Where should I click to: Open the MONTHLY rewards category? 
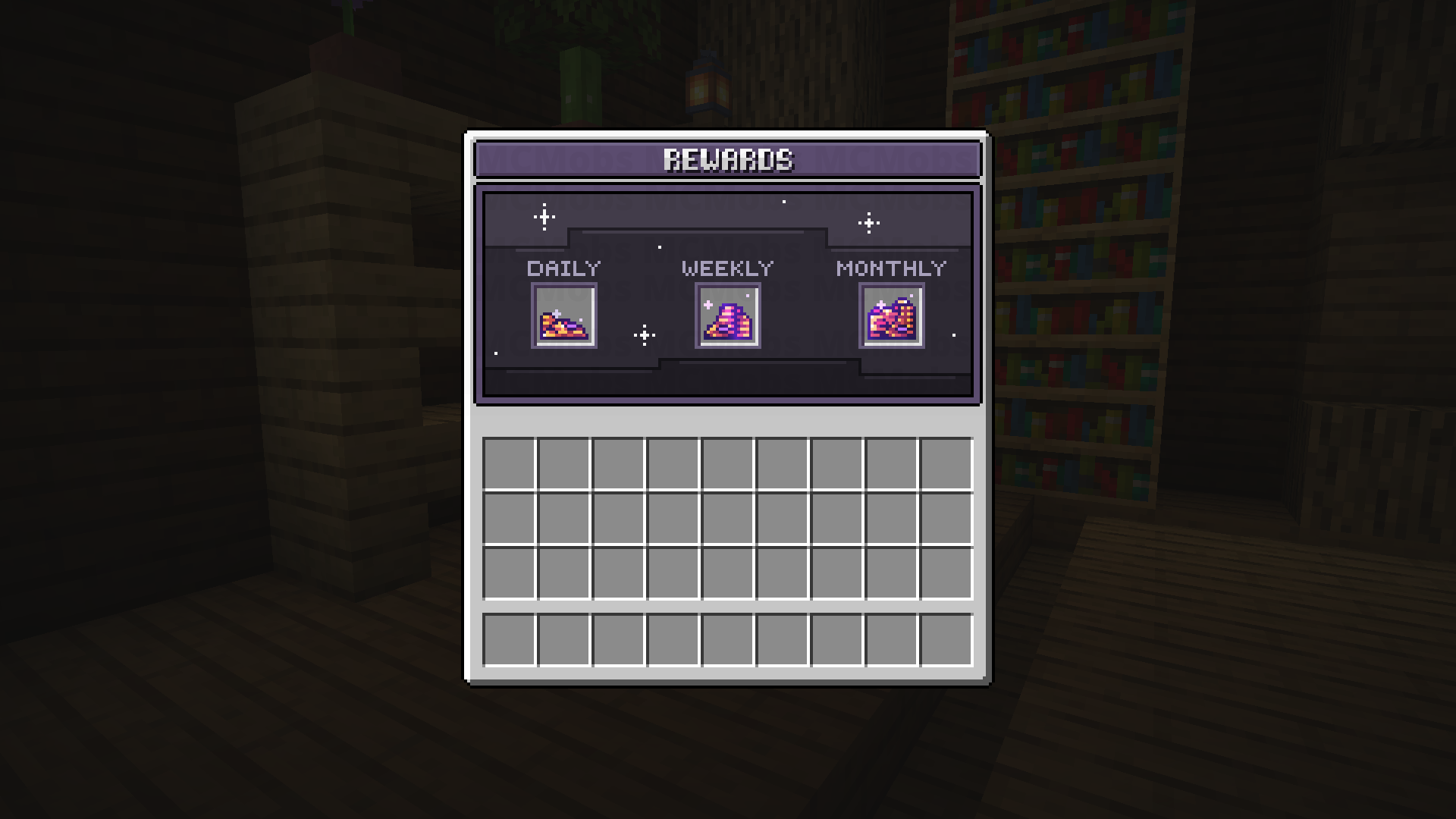890,268
